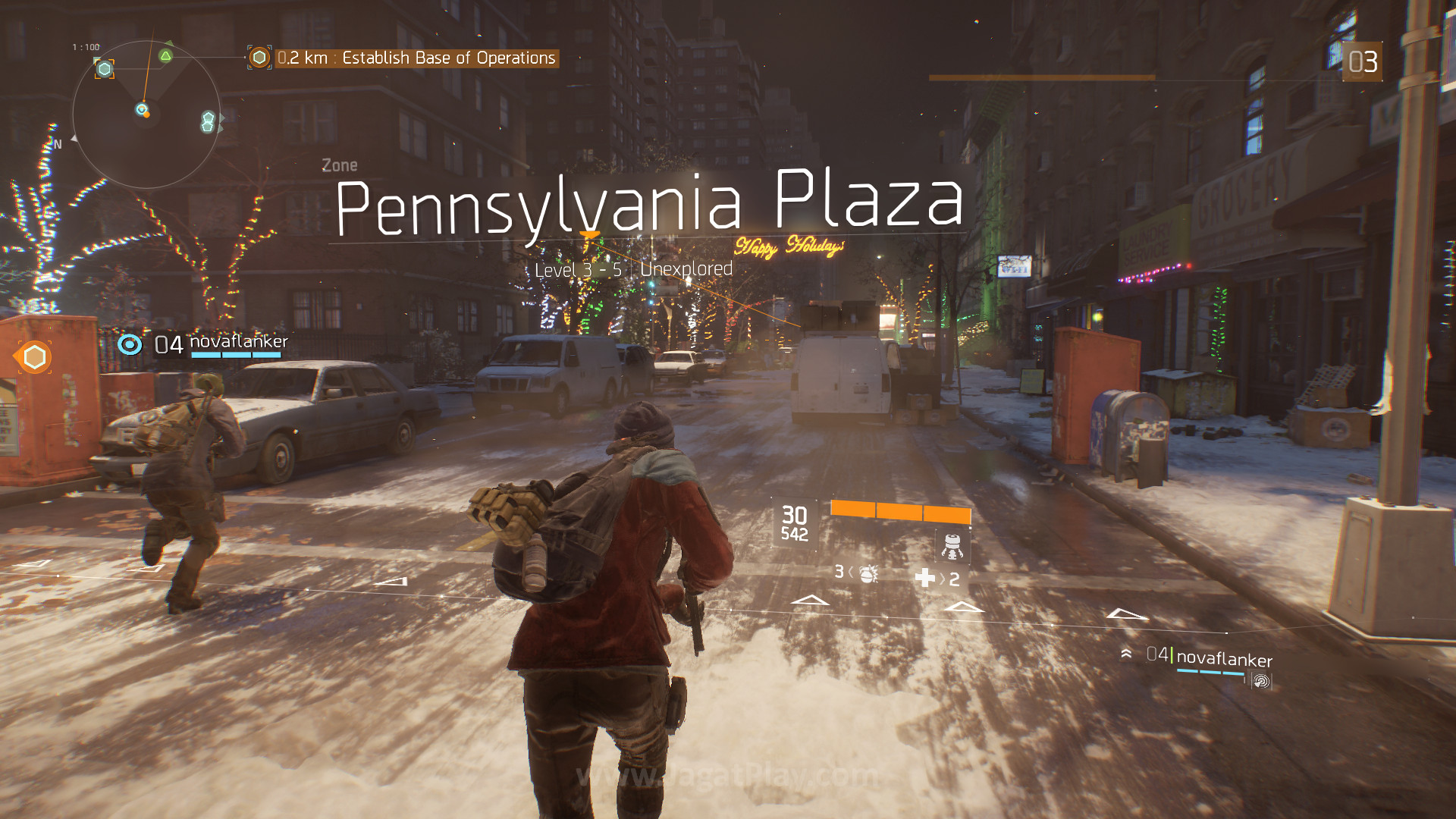Screen dimensions: 1456x819
Task: Open the circular minimap
Action: tap(146, 114)
